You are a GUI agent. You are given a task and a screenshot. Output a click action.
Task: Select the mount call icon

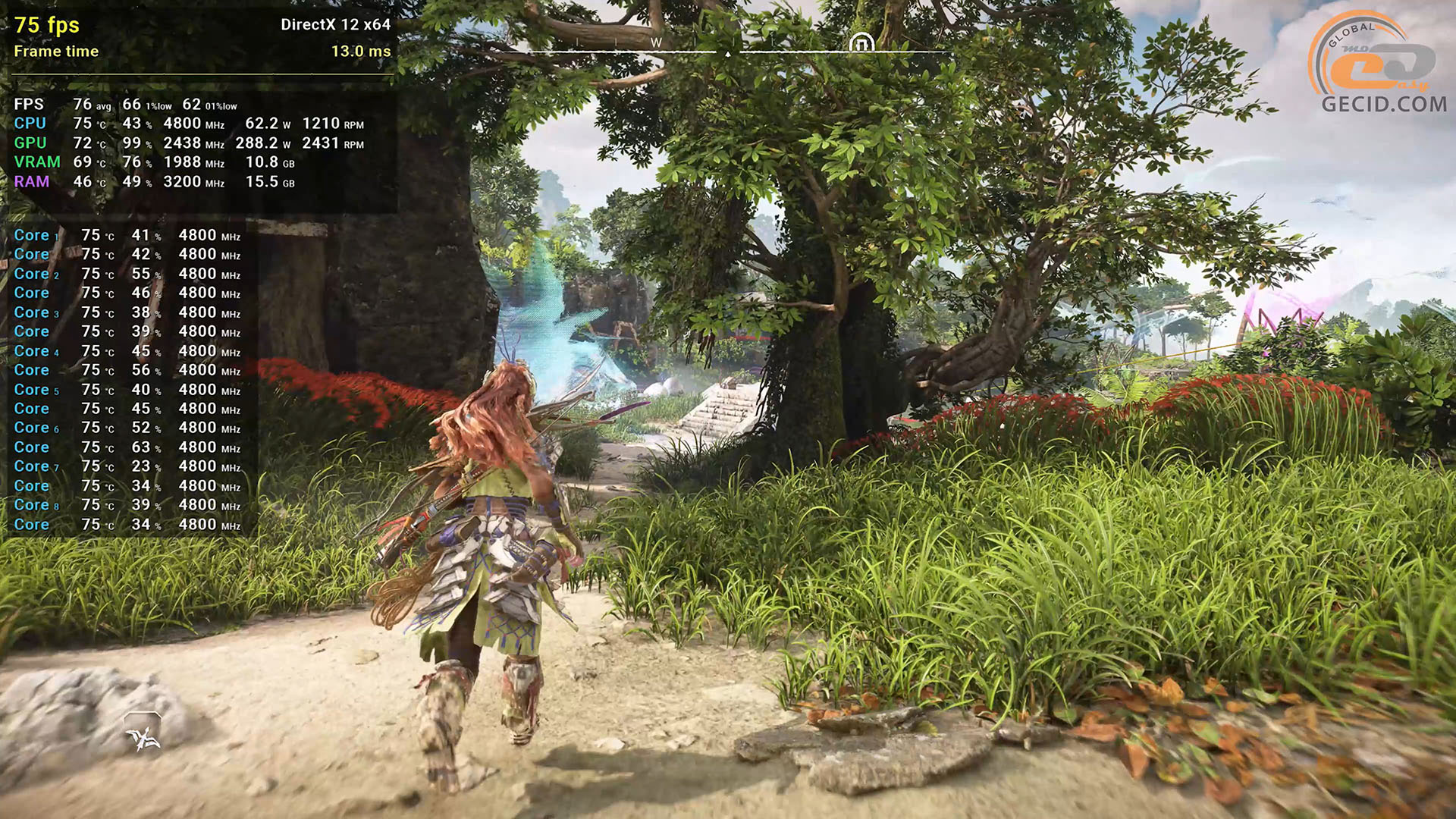143,734
